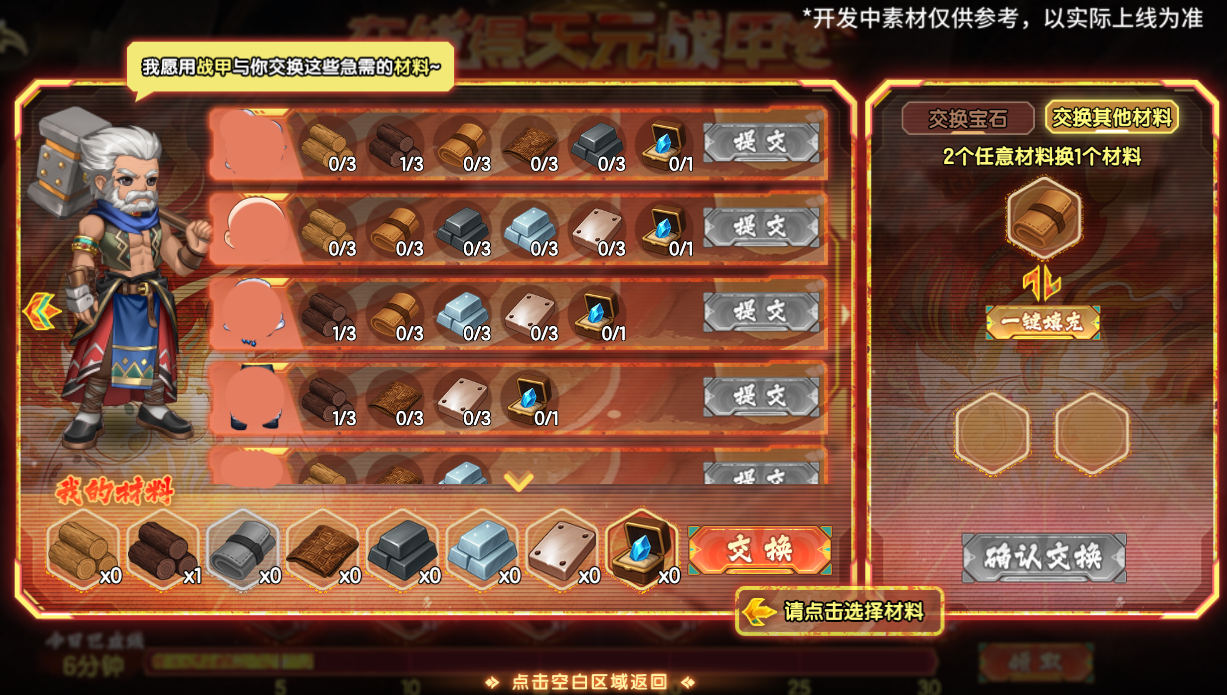Image resolution: width=1227 pixels, height=695 pixels.
Task: Switch to the 交换宝石 tab
Action: coord(967,119)
